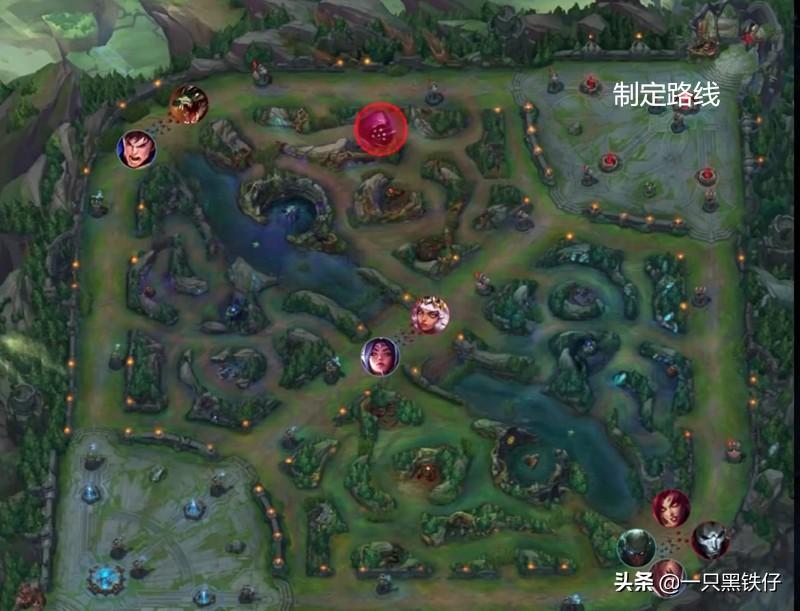Click the dark-helmeted champion marker
The width and height of the screenshot is (800, 611).
click(x=635, y=548)
